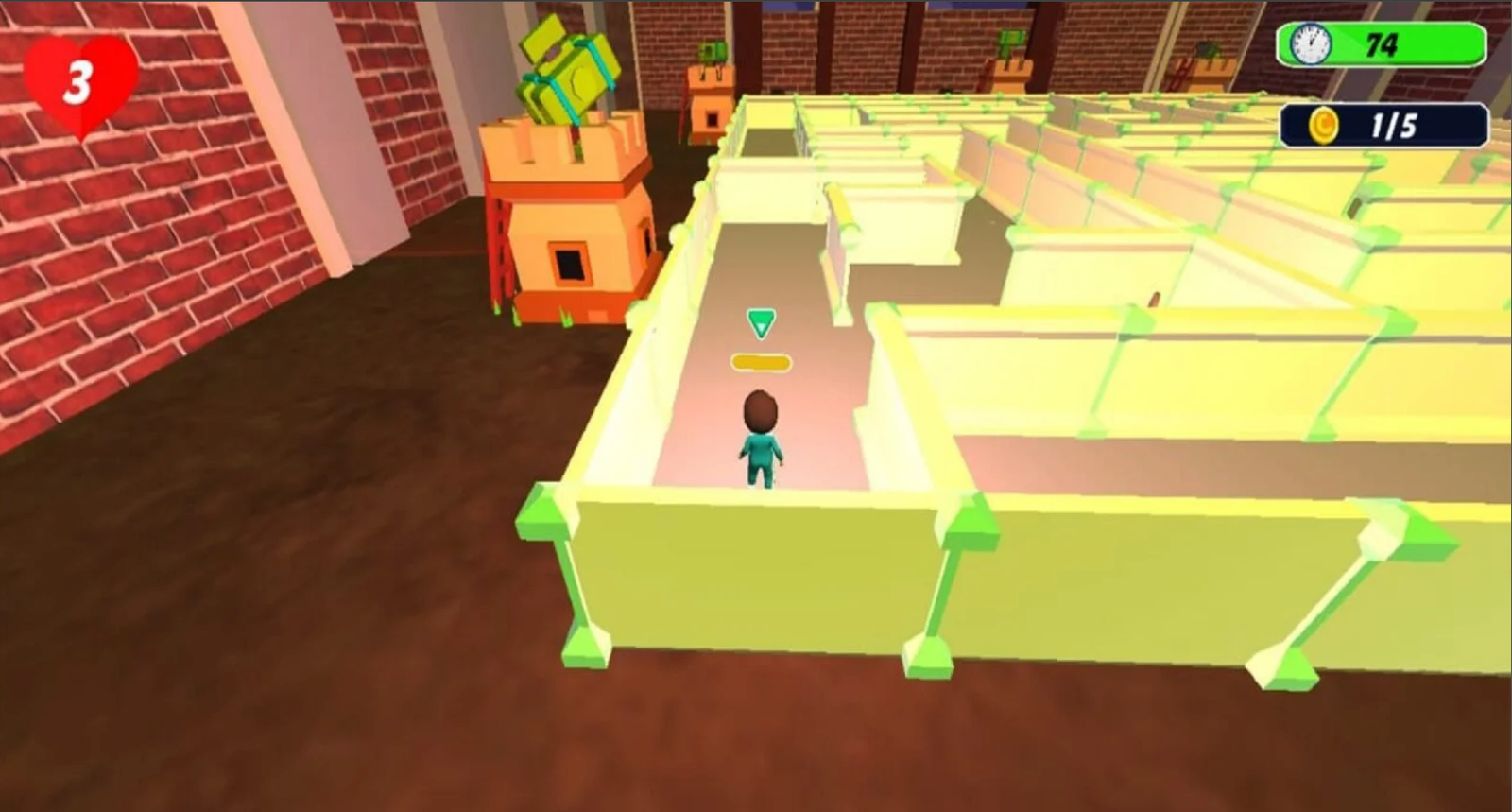Click the 74 on the green timer bar
This screenshot has height=812, width=1512.
1383,44
